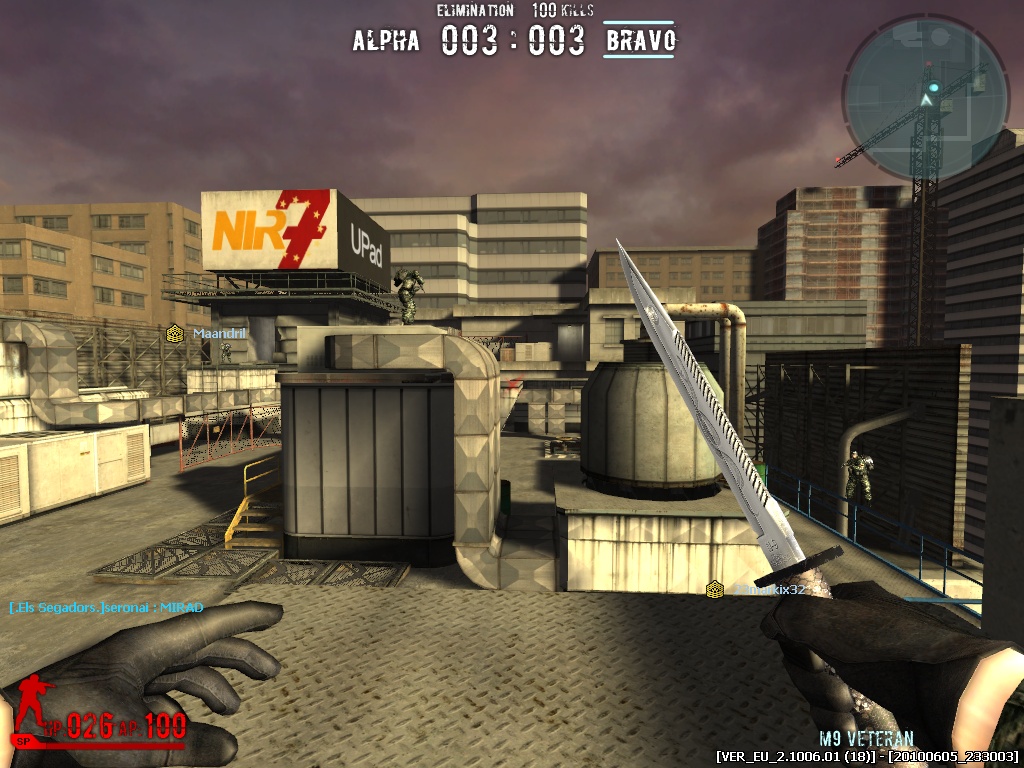The width and height of the screenshot is (1024, 768).
Task: Select the Maandril player name tag
Action: pos(219,333)
